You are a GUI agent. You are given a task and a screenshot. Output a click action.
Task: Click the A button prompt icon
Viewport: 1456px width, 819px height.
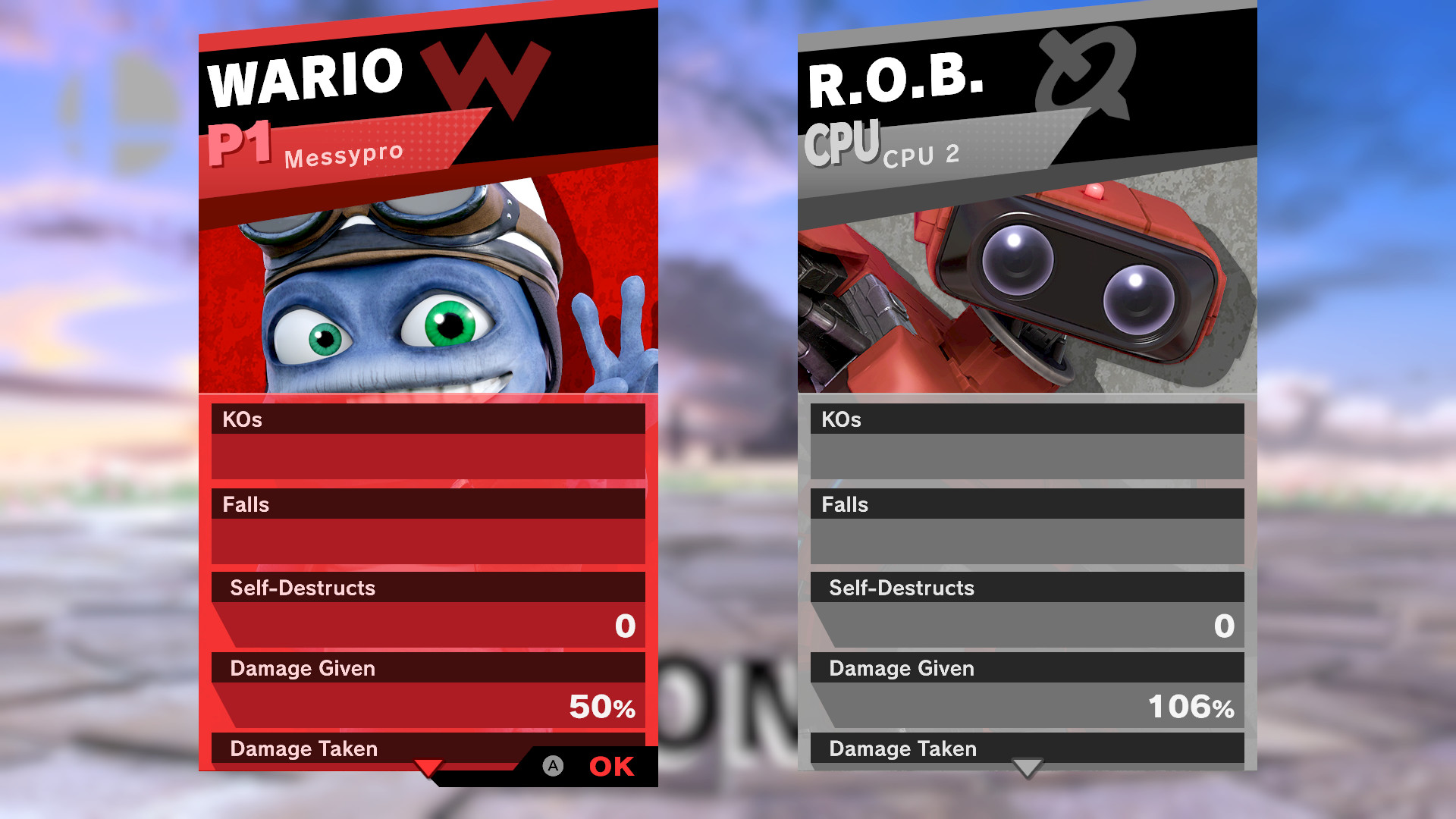[x=553, y=766]
